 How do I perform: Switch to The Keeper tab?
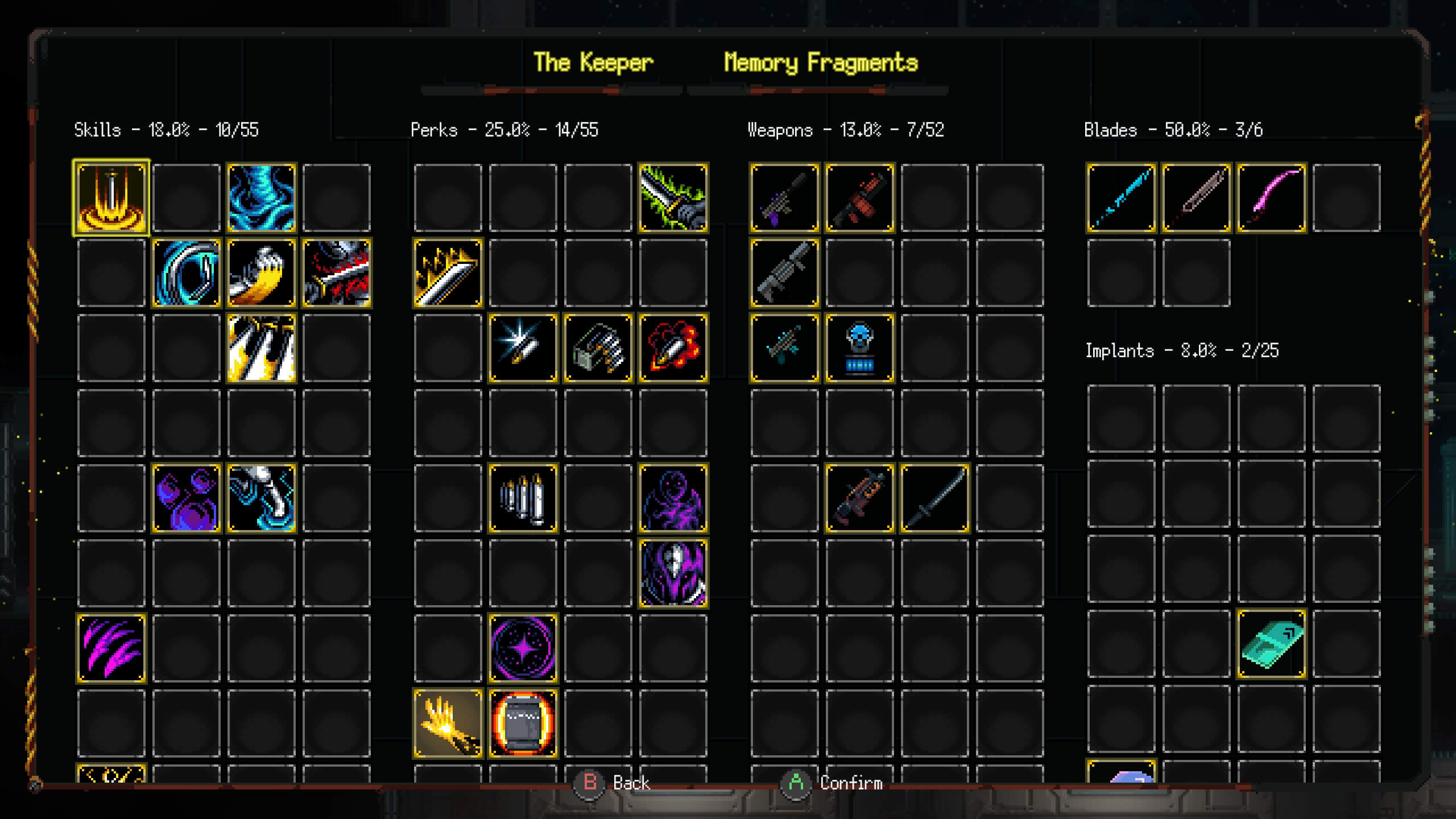pyautogui.click(x=593, y=63)
